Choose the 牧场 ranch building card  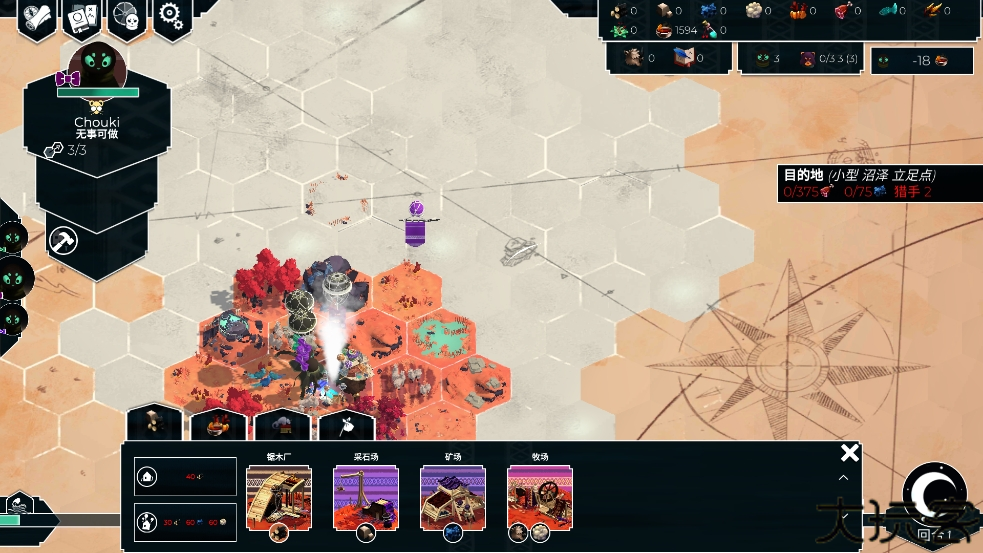click(x=540, y=497)
